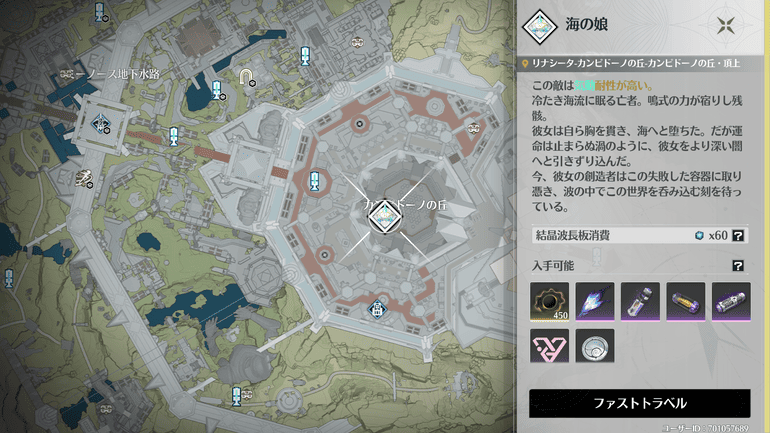Click the ファストトラベル fast travel button

tap(639, 403)
